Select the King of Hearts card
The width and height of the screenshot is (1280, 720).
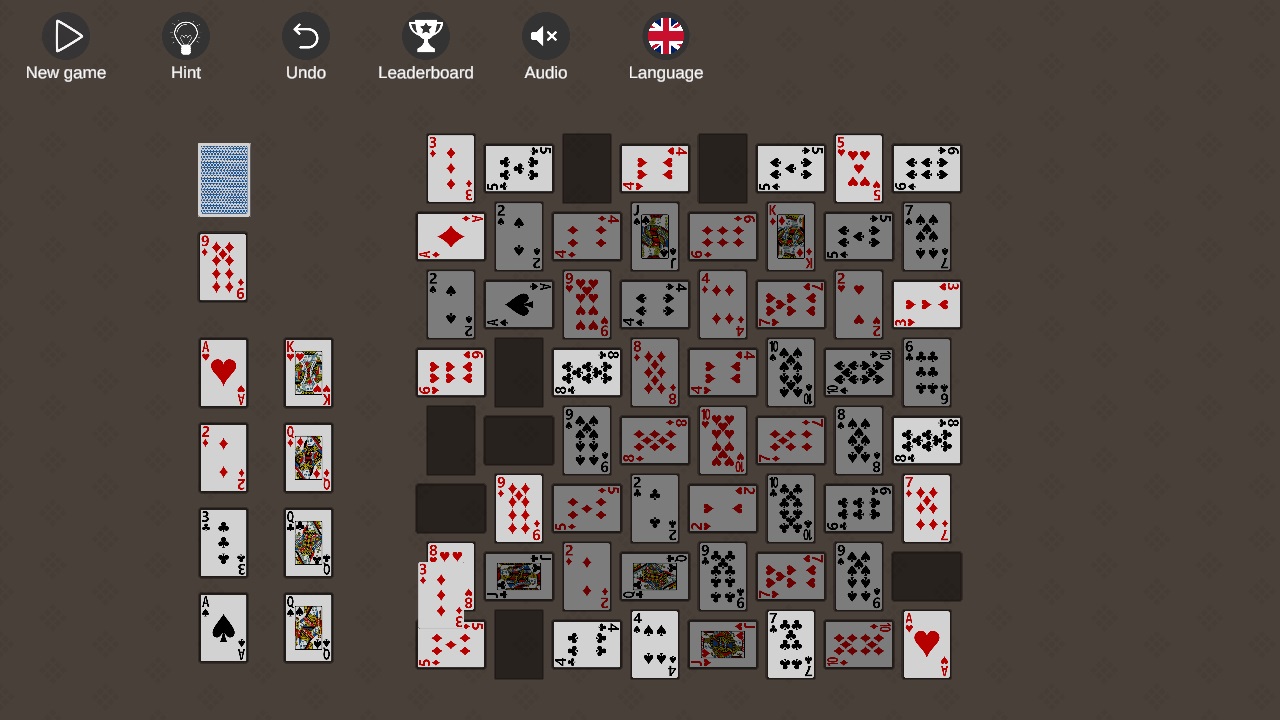coord(308,373)
